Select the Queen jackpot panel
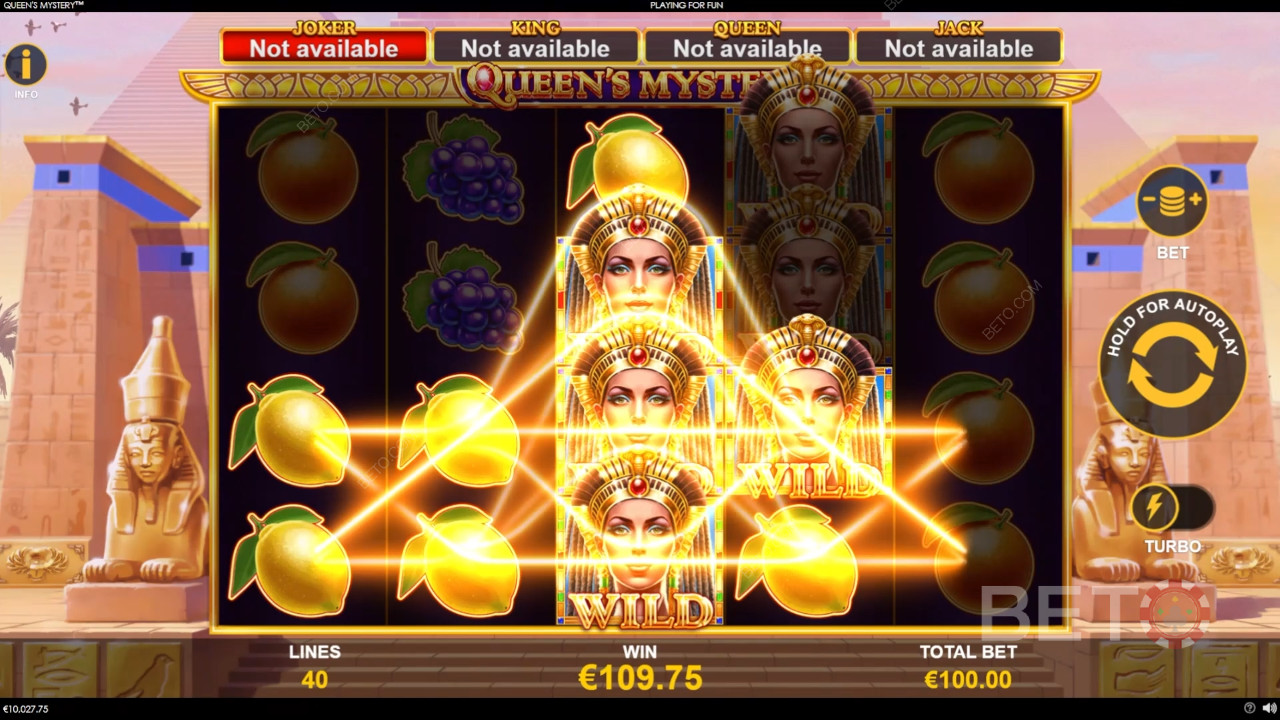 click(747, 47)
